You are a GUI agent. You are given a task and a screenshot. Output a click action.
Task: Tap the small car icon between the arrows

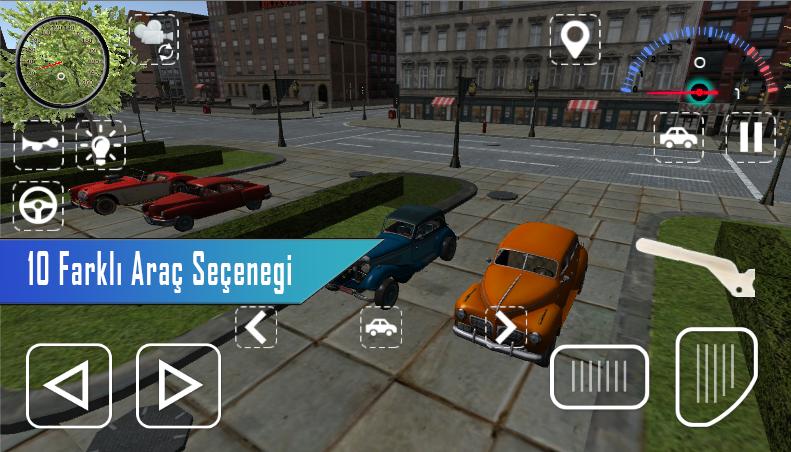381,327
